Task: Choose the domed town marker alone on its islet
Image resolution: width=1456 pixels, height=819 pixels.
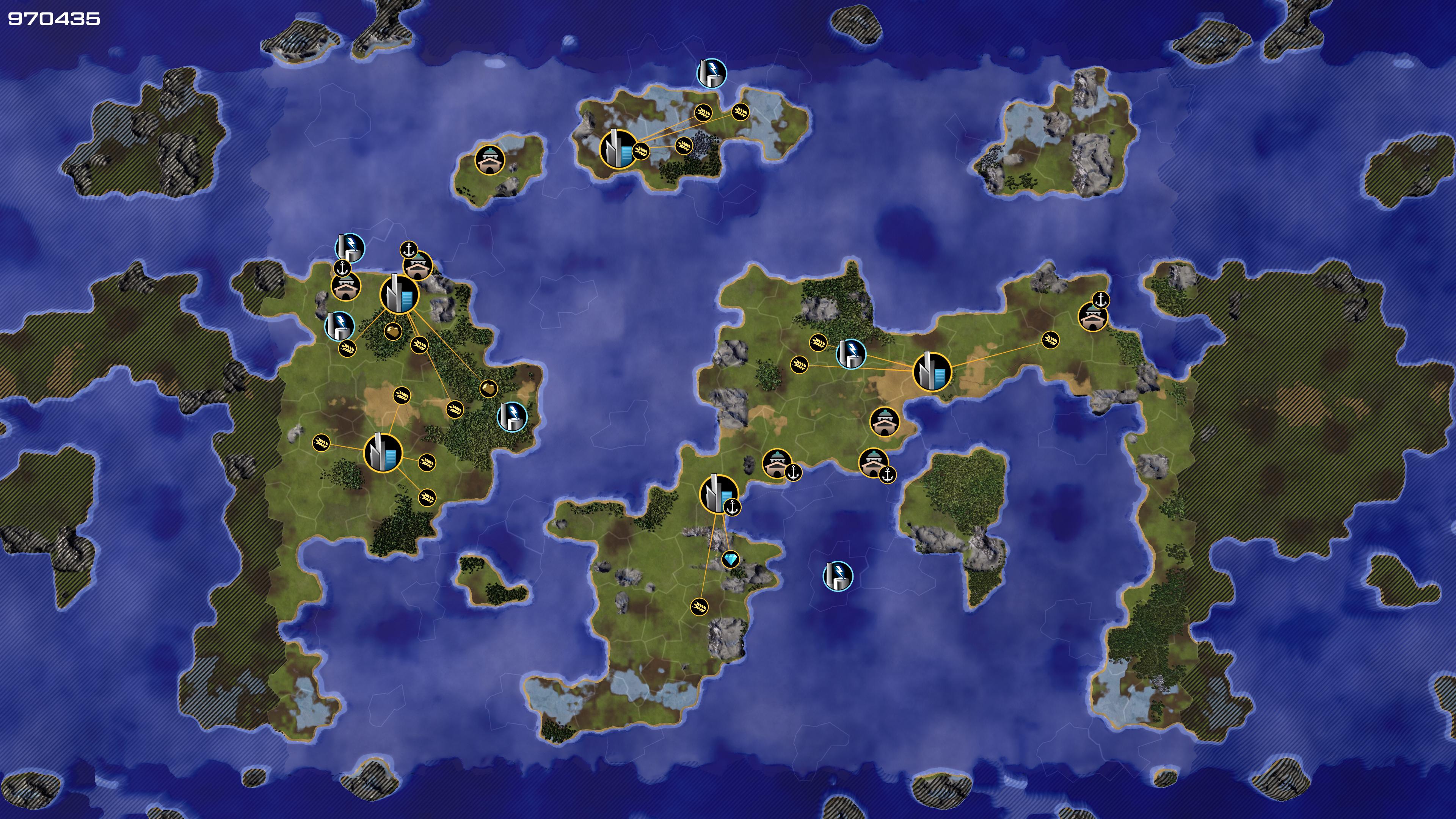Action: 490,160
